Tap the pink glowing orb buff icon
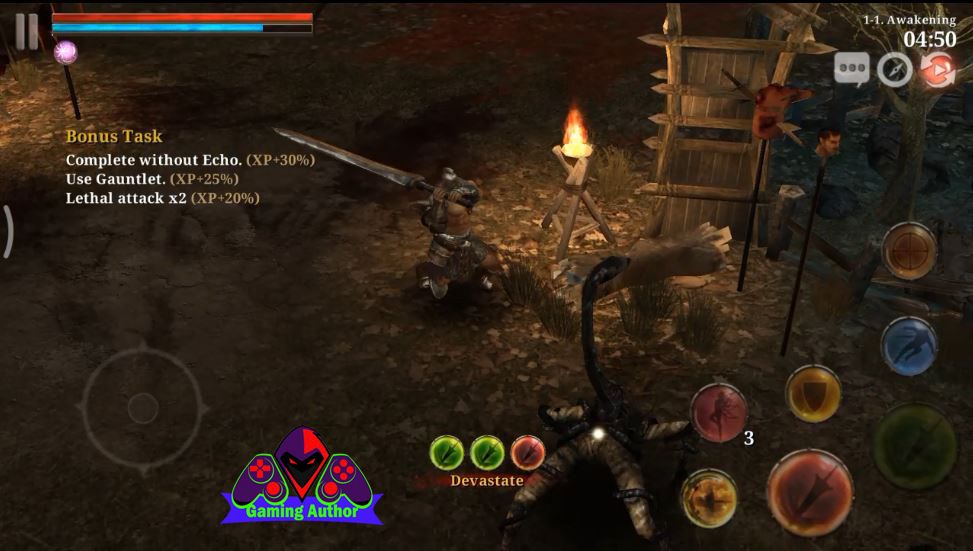The width and height of the screenshot is (973, 551). 66,53
